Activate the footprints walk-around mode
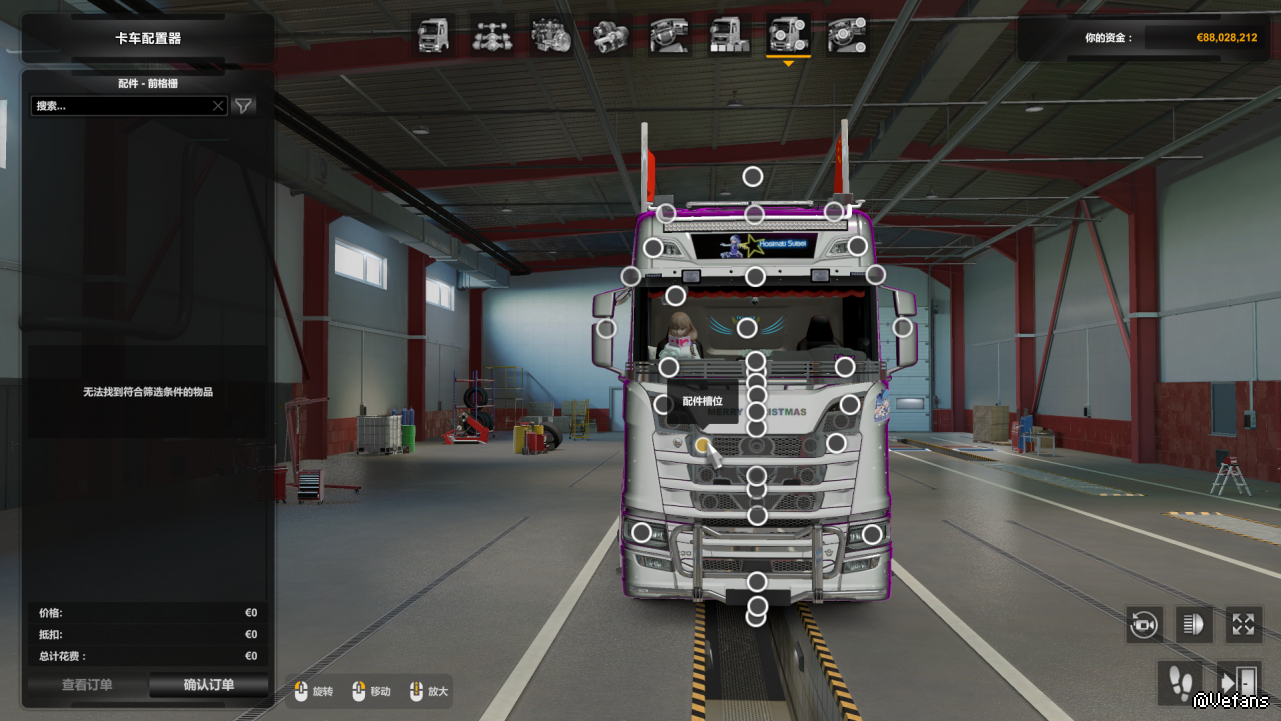The image size is (1281, 721). 1180,682
